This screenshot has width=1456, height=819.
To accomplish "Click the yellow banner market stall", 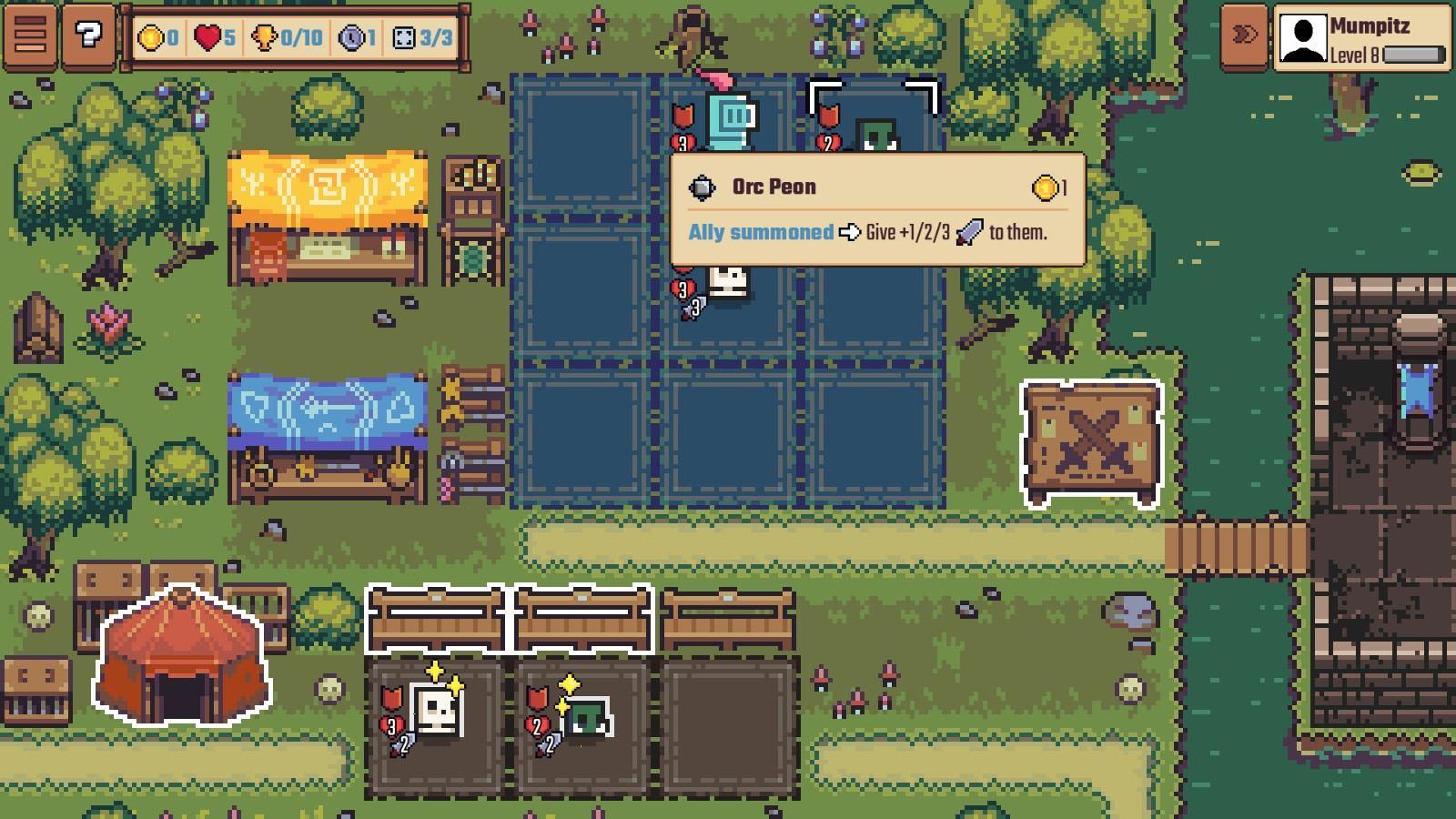I will coord(328,209).
